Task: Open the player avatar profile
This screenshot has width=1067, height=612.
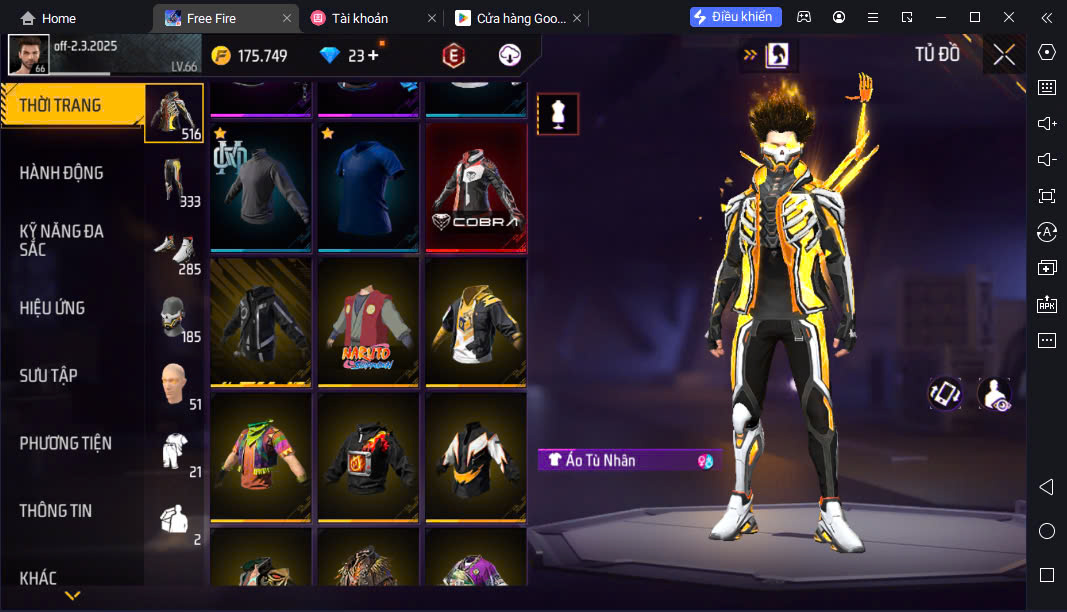Action: [28, 54]
